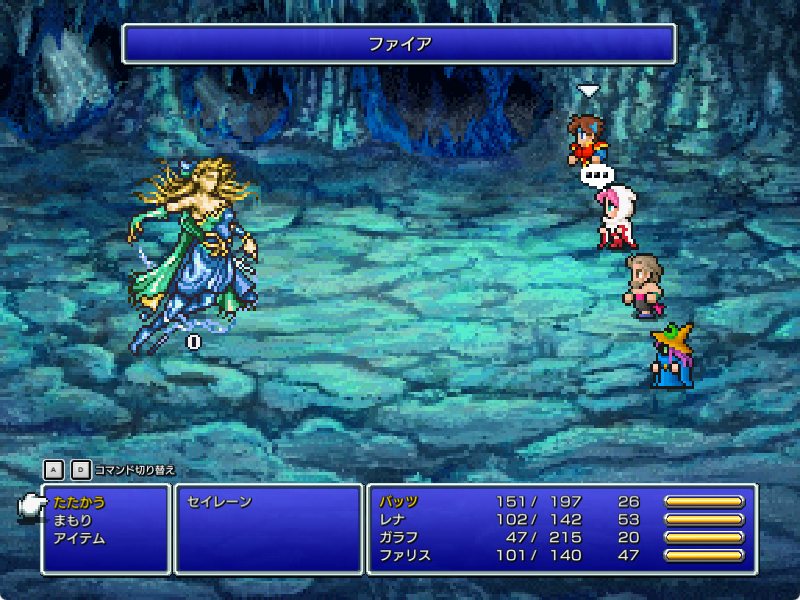Screen dimensions: 800x600
Task: Select the たたかう (Fight) command
Action: coord(79,502)
